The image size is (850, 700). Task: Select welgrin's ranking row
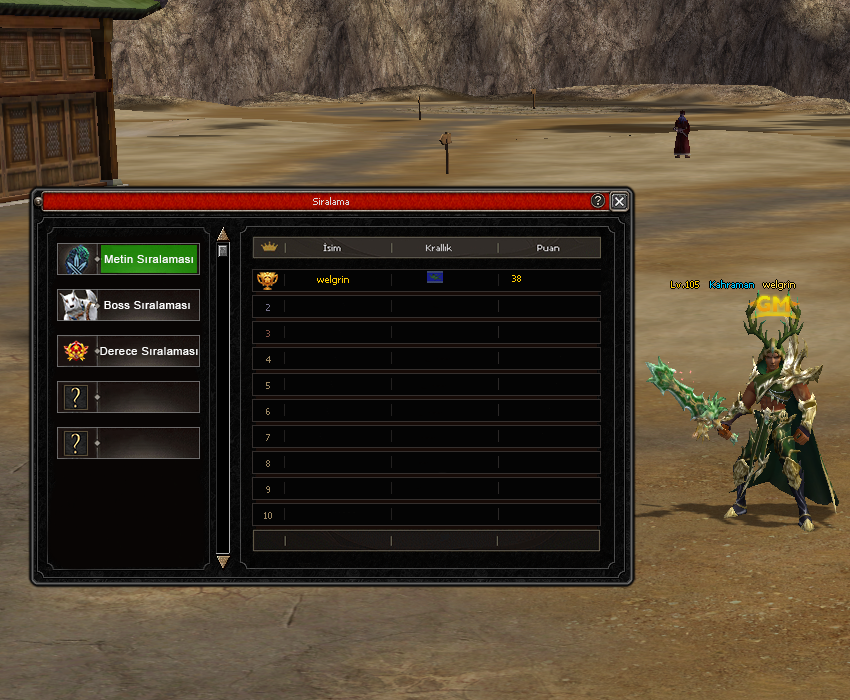(426, 280)
